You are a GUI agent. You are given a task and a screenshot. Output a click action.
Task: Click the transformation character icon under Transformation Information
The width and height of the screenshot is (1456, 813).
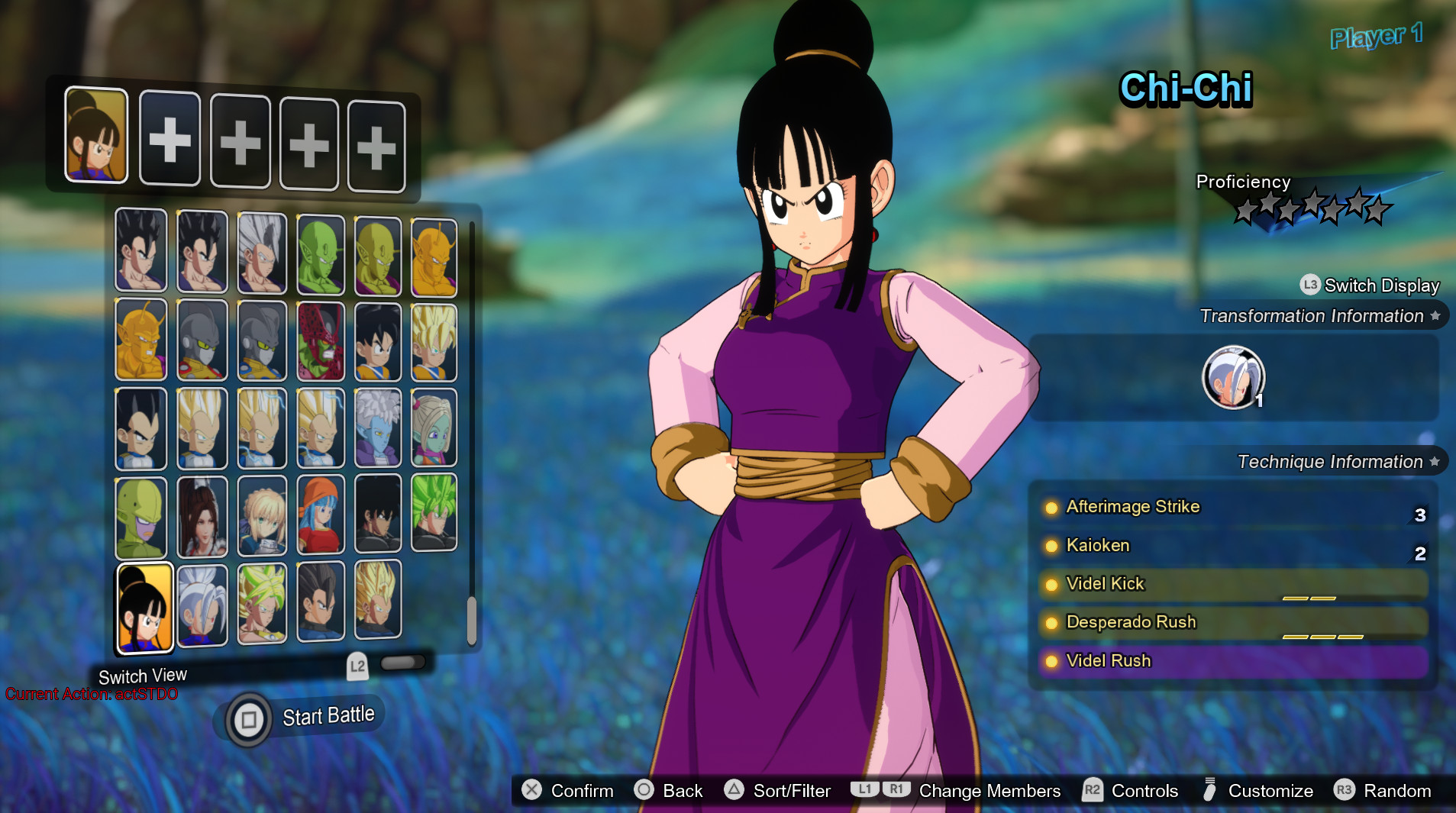pyautogui.click(x=1233, y=376)
